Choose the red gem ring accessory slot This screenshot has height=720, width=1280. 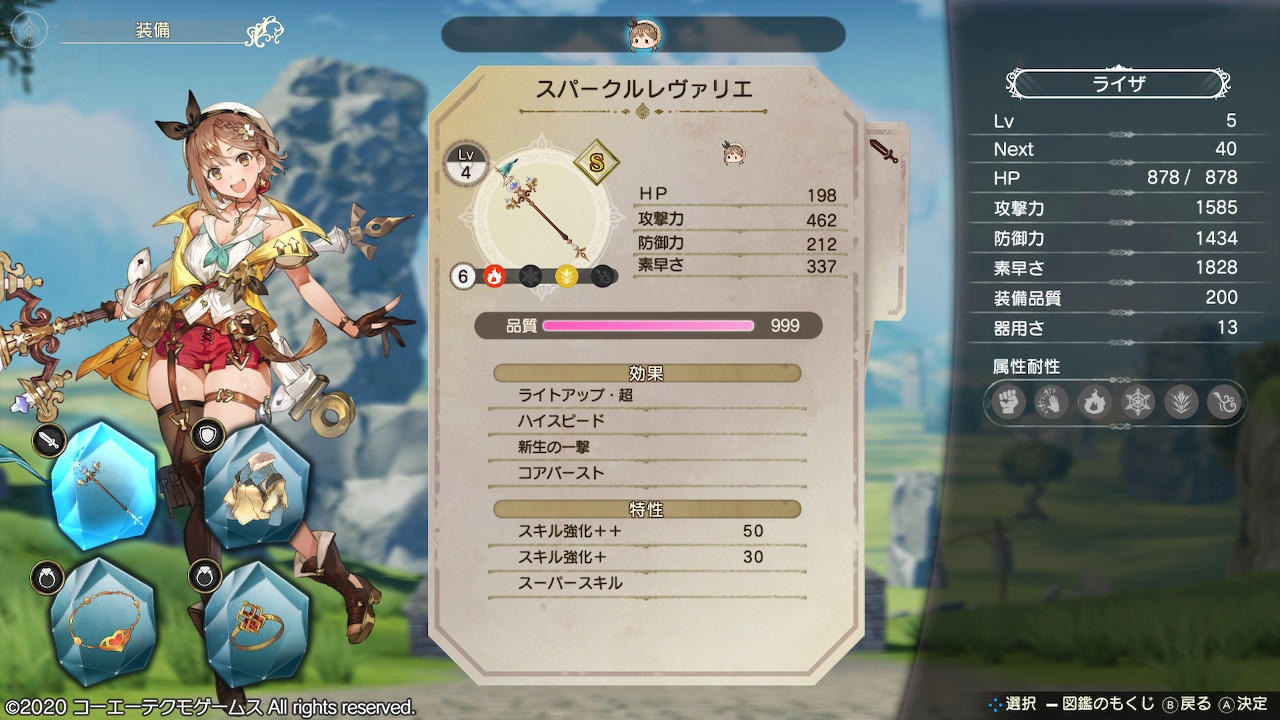256,624
